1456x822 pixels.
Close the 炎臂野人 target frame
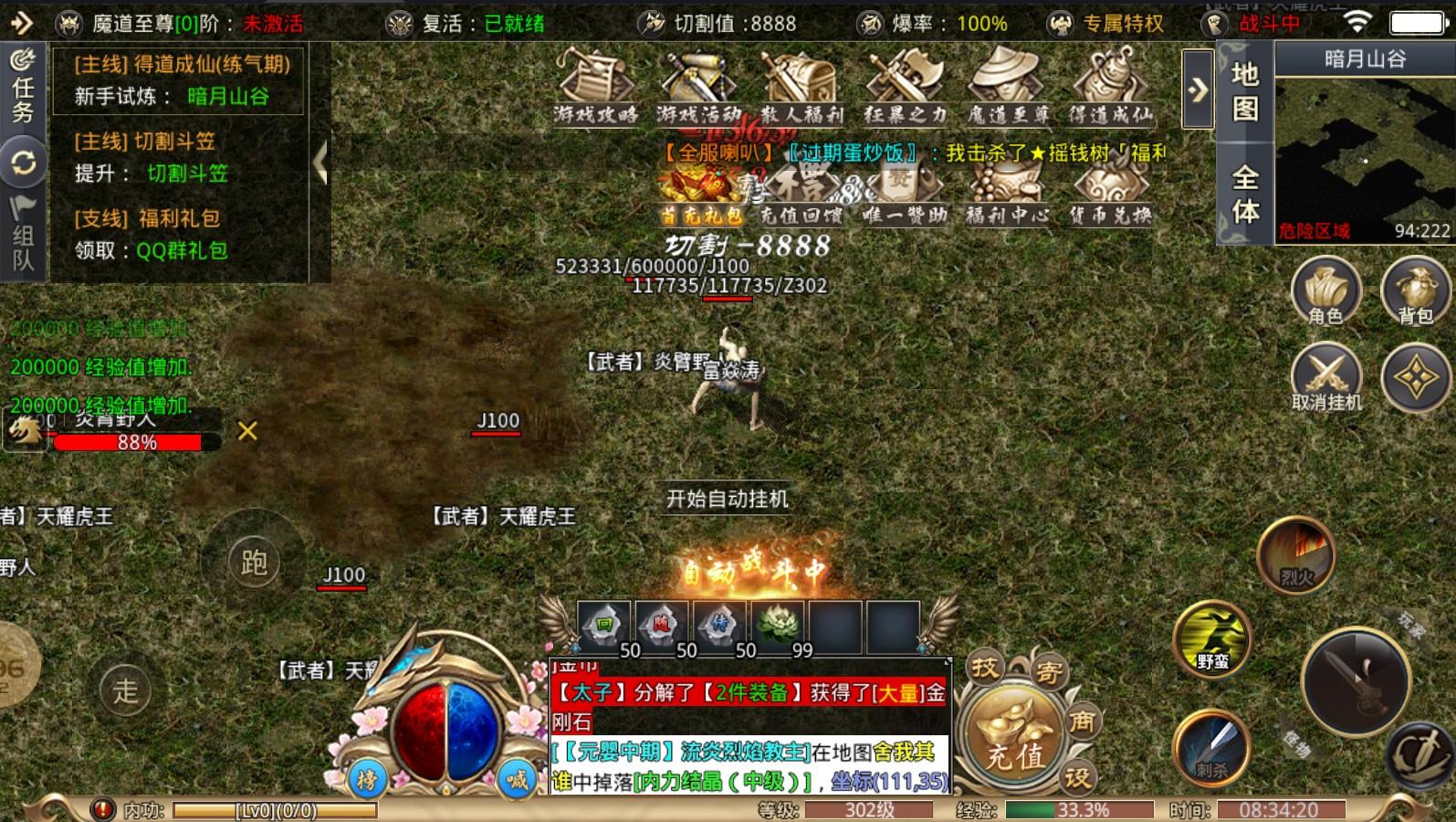click(247, 431)
